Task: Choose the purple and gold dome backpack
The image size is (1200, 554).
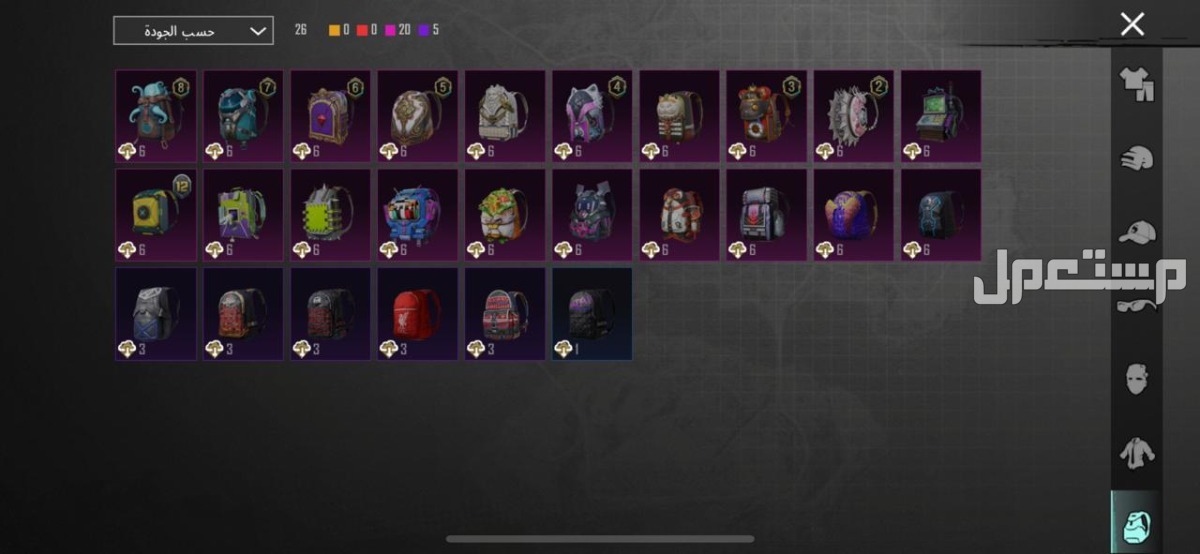Action: tap(853, 215)
